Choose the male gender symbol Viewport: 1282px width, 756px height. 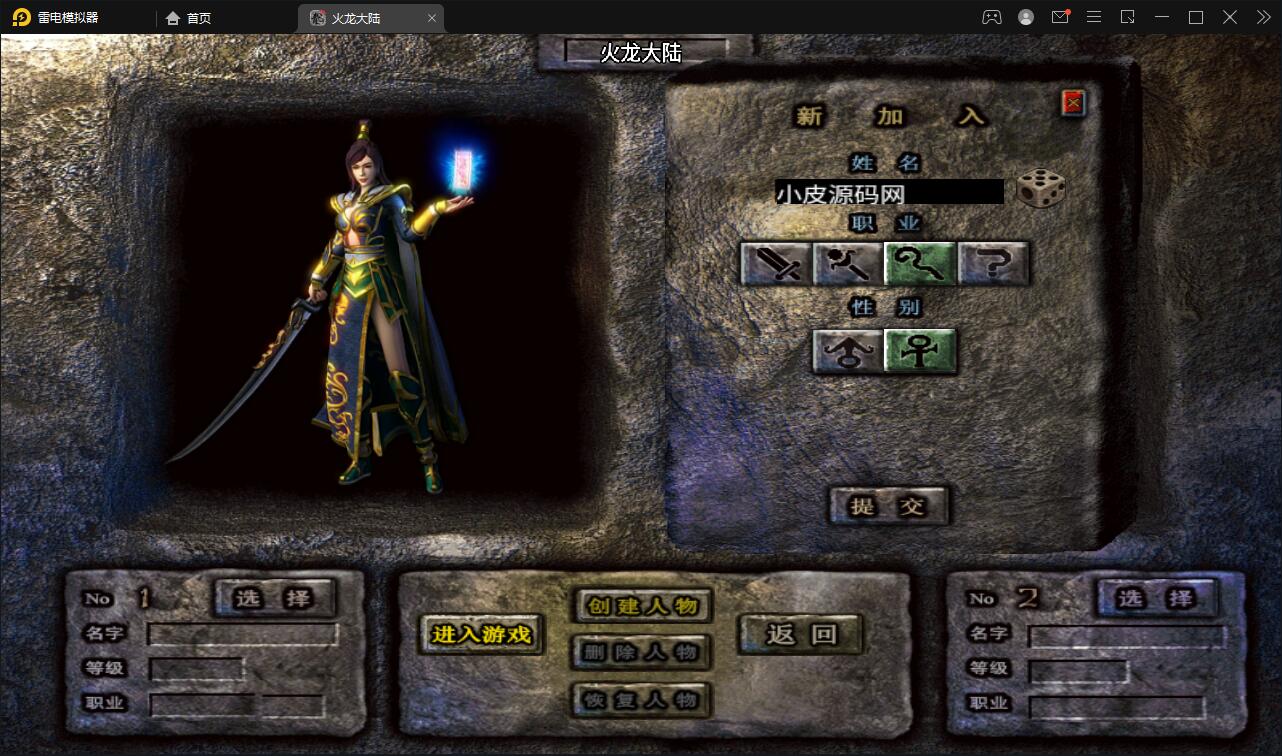[x=848, y=351]
